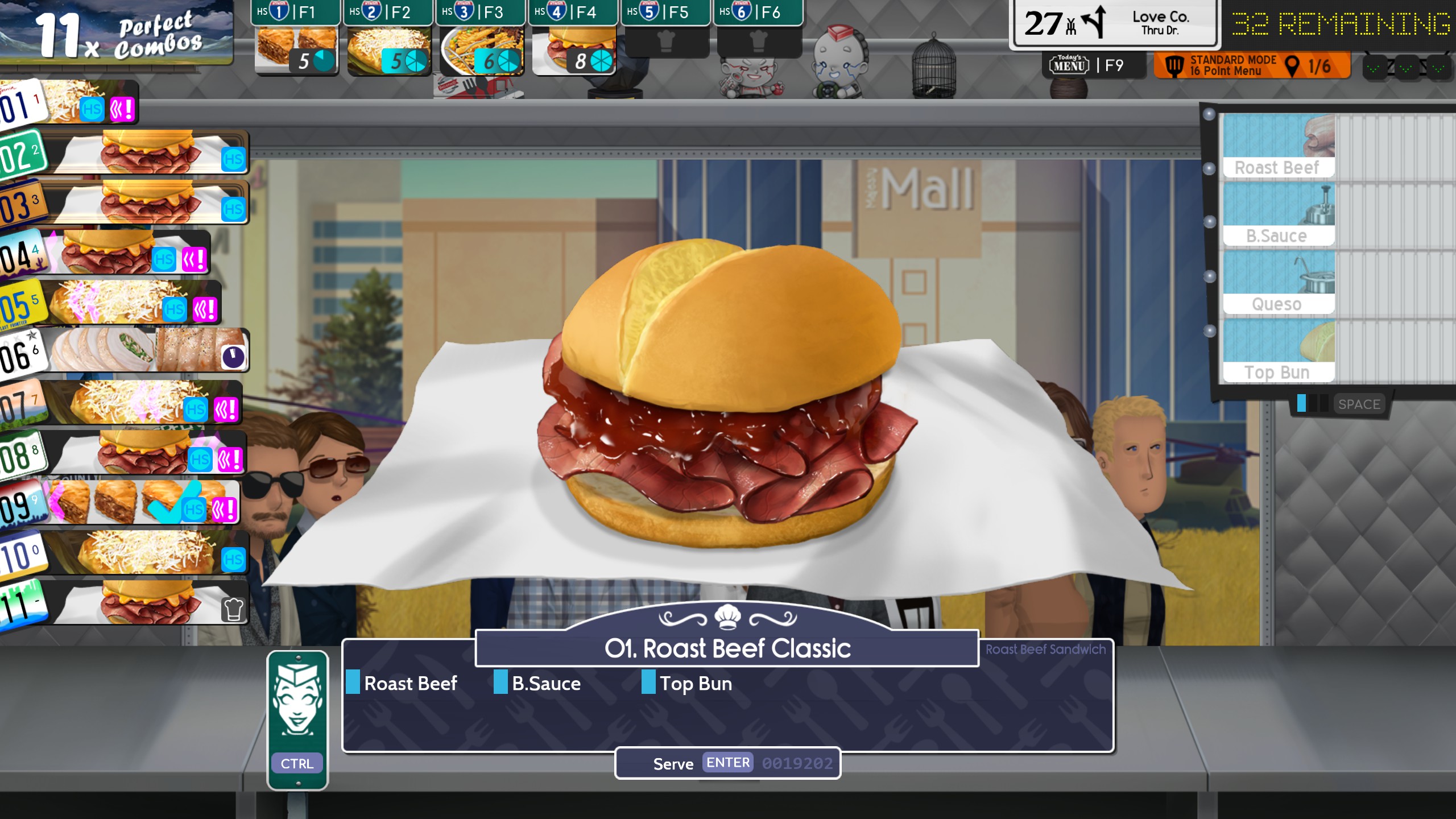Choose the Top Bun ingredient tile
1456x819 pixels.
coord(1279,350)
